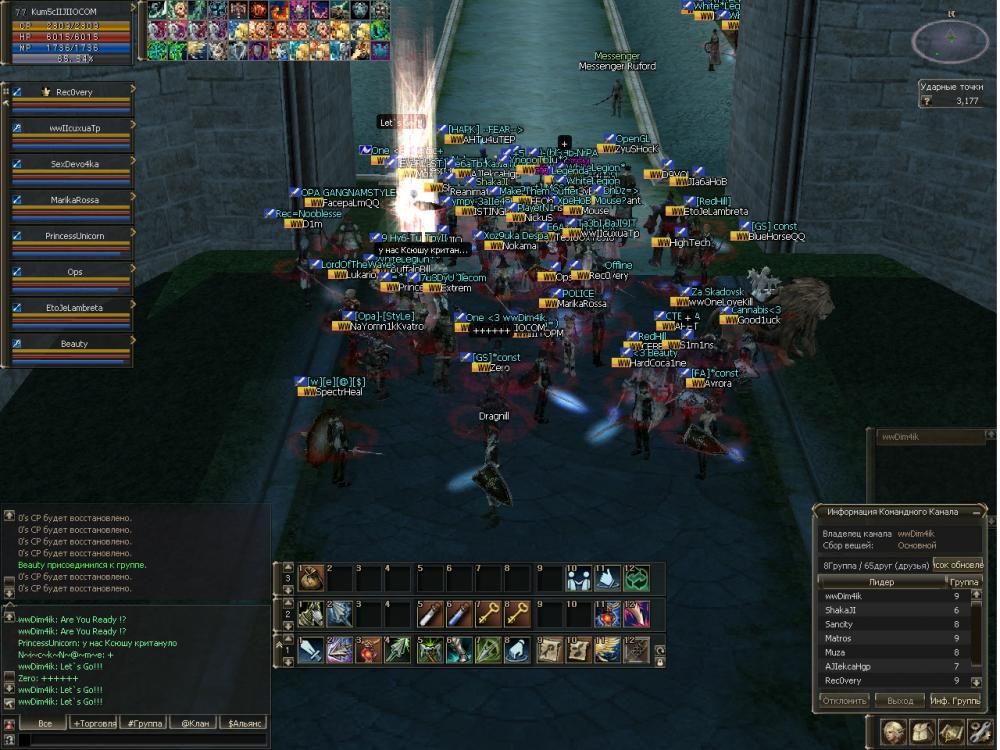Click the Отклонить button in command channel window
The width and height of the screenshot is (1000, 750).
844,701
